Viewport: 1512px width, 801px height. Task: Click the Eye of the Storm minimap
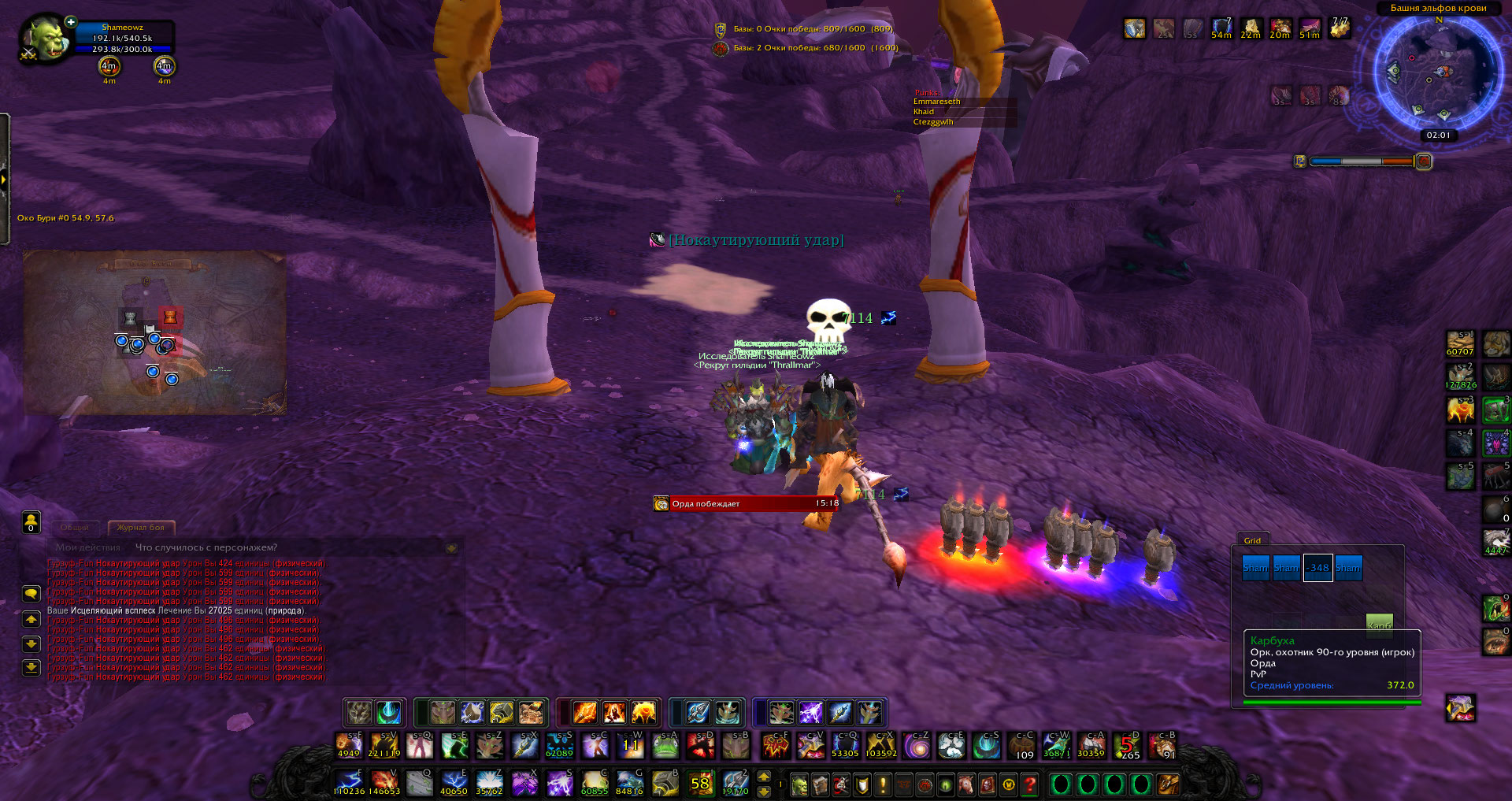pos(1438,72)
